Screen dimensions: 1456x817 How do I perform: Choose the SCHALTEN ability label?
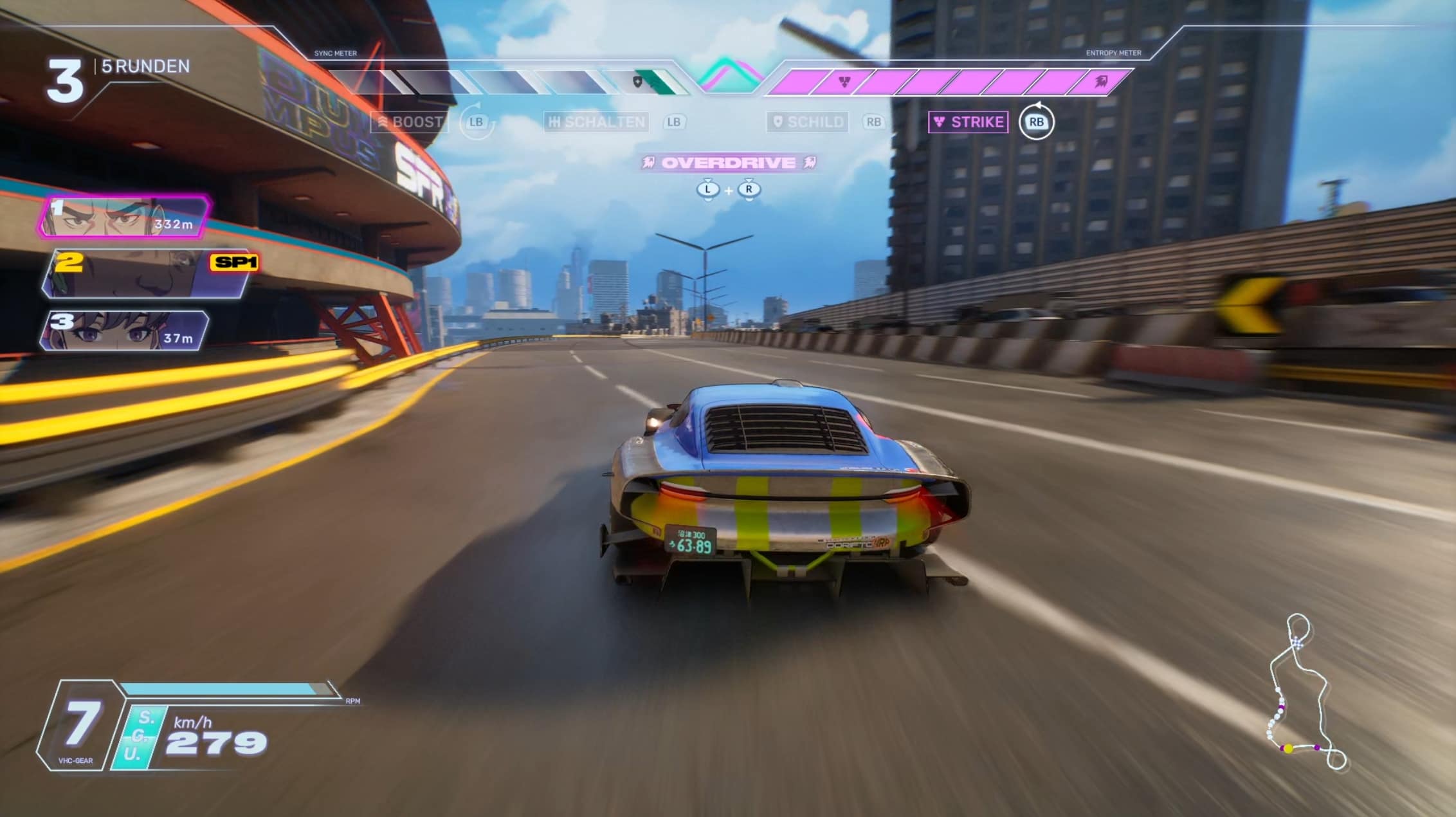(x=596, y=122)
